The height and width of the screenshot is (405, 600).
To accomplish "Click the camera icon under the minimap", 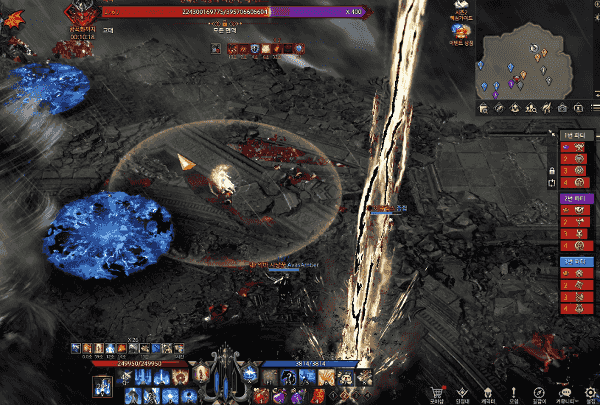I will pos(563,108).
